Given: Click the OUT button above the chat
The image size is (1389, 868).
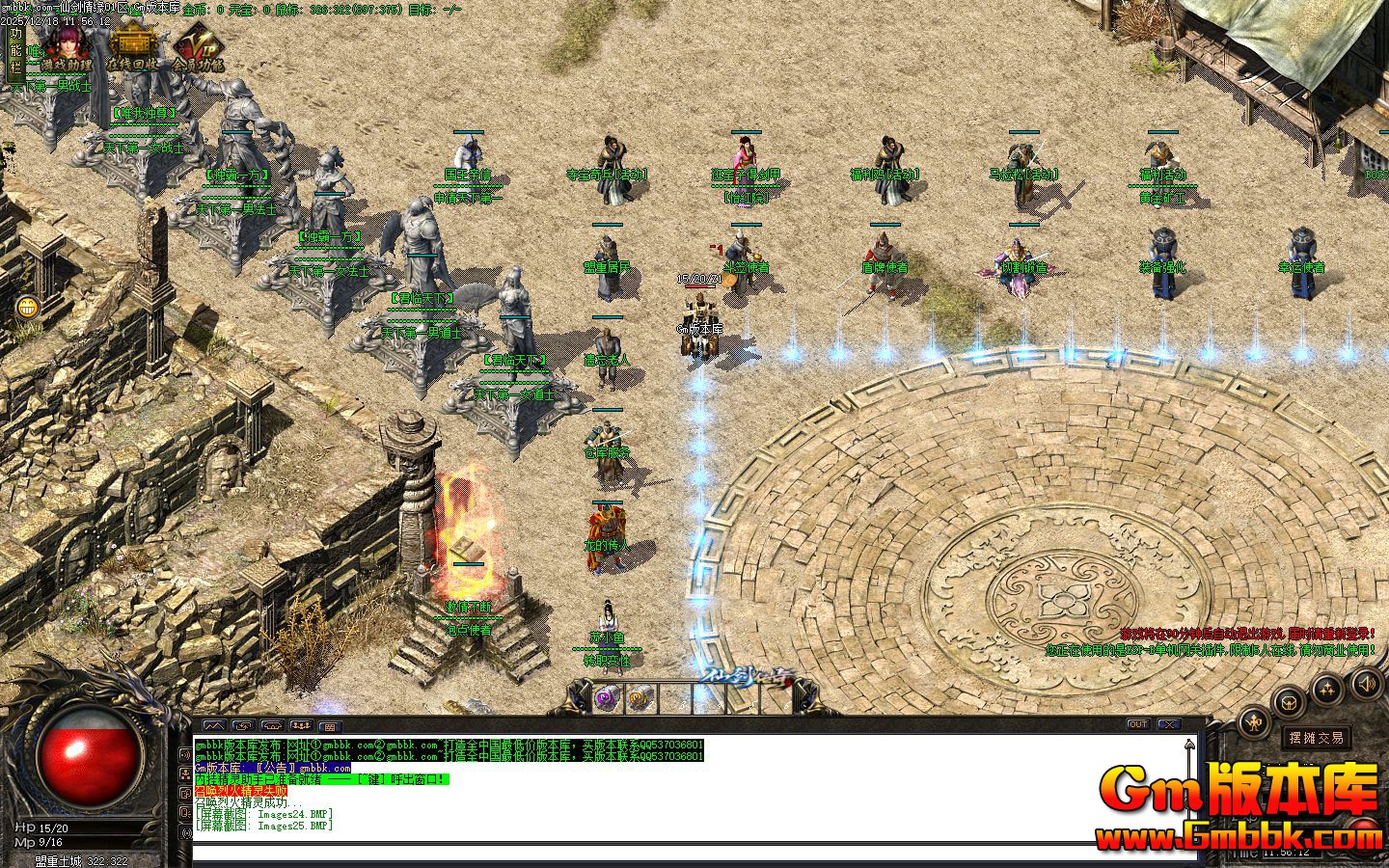Looking at the screenshot, I should coord(1138,724).
